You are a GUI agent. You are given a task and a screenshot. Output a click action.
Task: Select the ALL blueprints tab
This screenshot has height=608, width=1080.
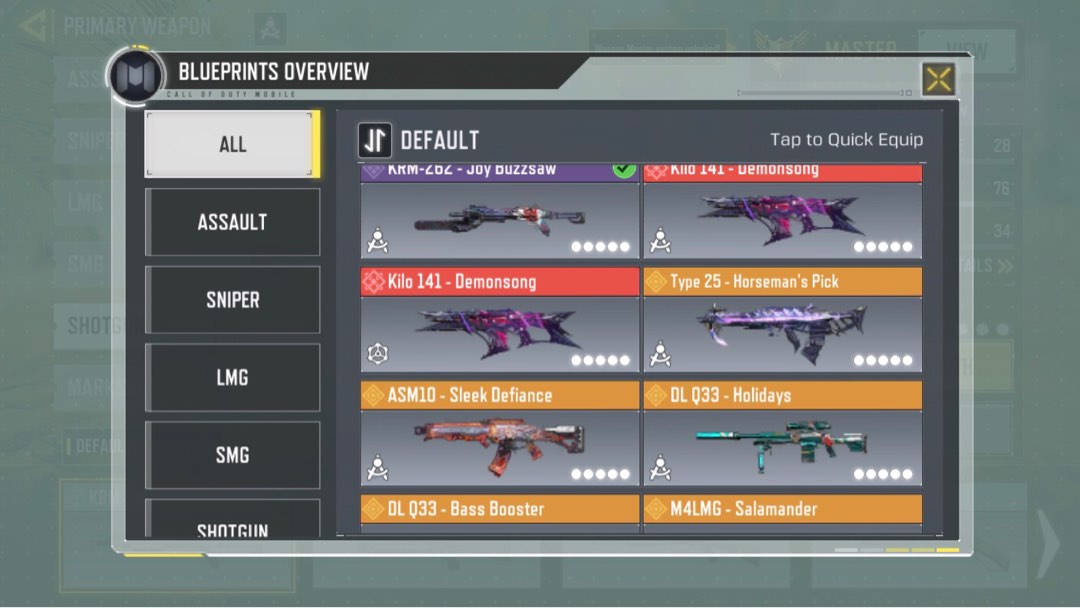[x=232, y=144]
